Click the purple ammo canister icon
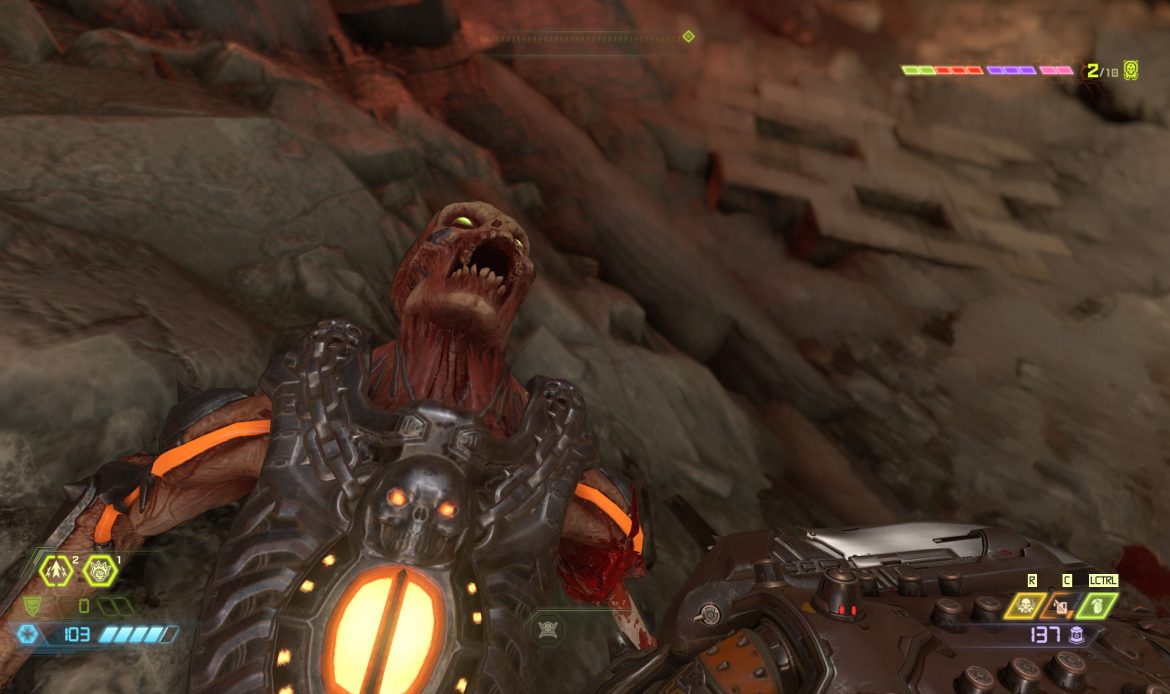 pos(1076,635)
